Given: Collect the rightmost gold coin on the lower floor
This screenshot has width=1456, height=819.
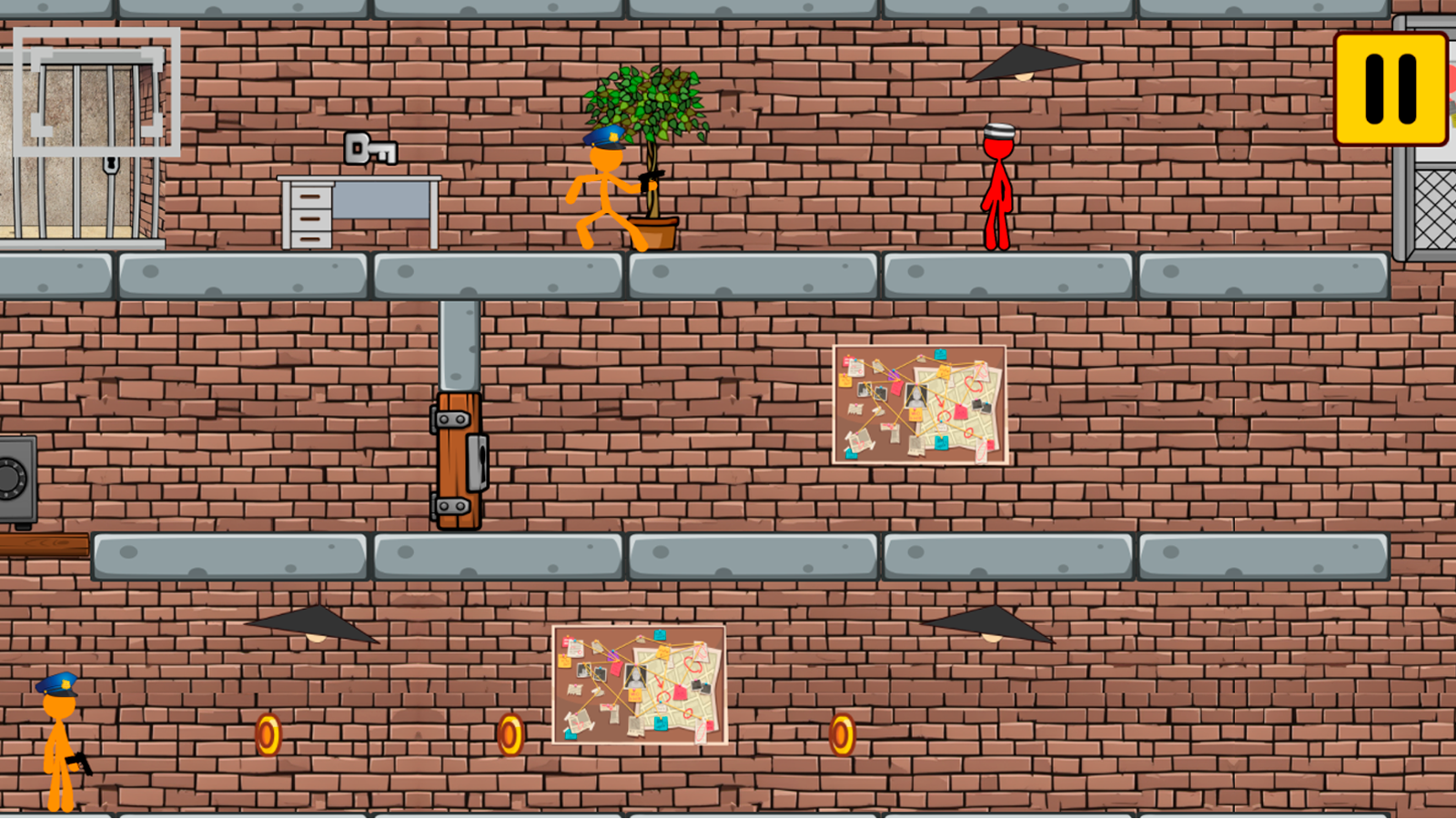Looking at the screenshot, I should pyautogui.click(x=842, y=733).
